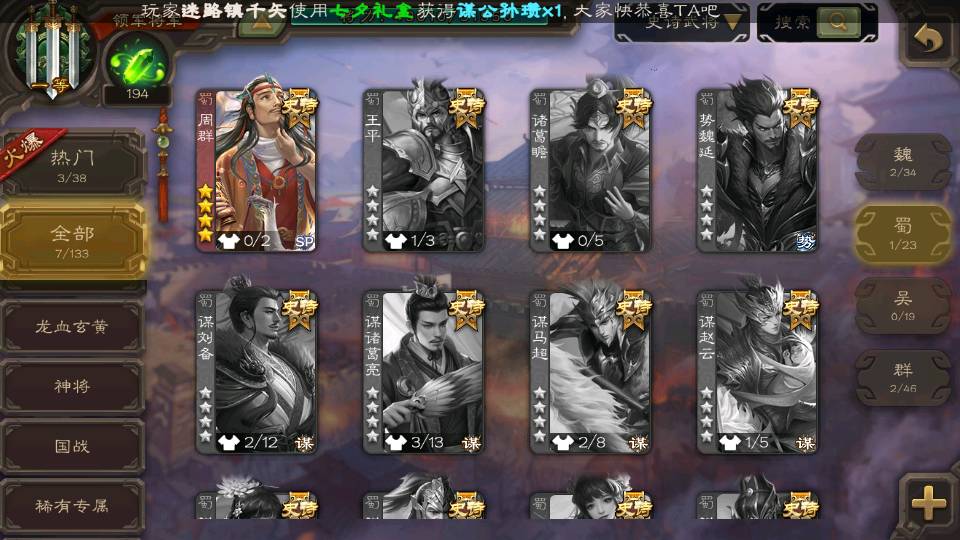The height and width of the screenshot is (540, 960).
Task: Choose the 谋马超 hero card
Action: point(591,371)
